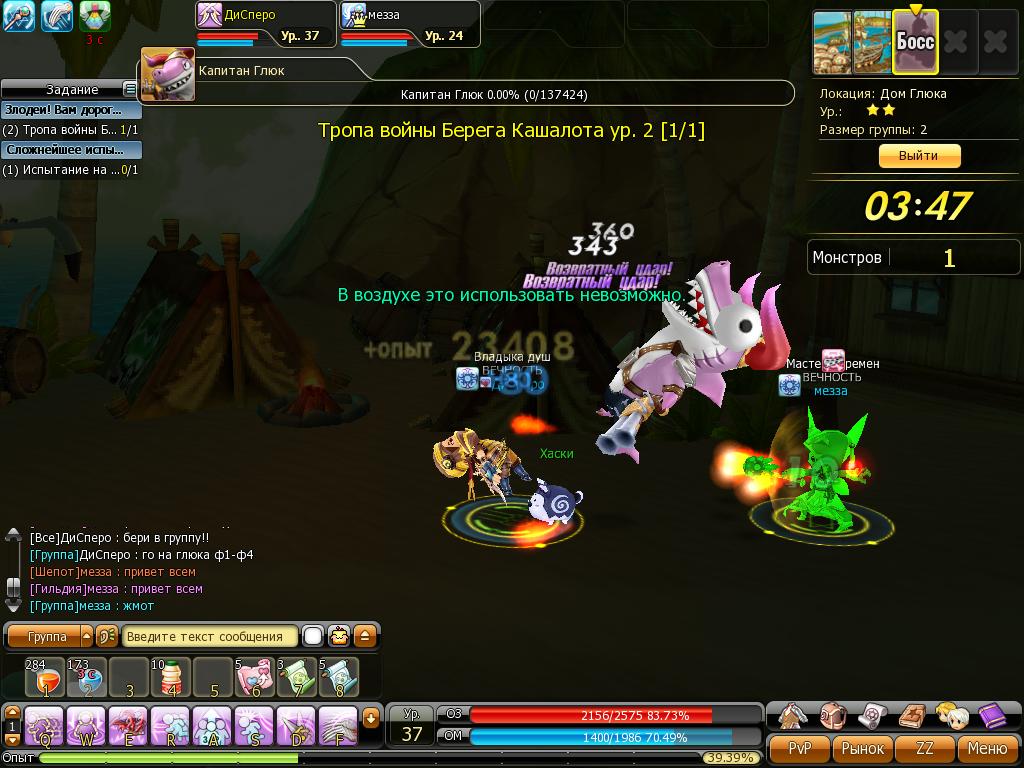Use the red potion in slot 1
This screenshot has width=1024, height=768.
[x=45, y=677]
